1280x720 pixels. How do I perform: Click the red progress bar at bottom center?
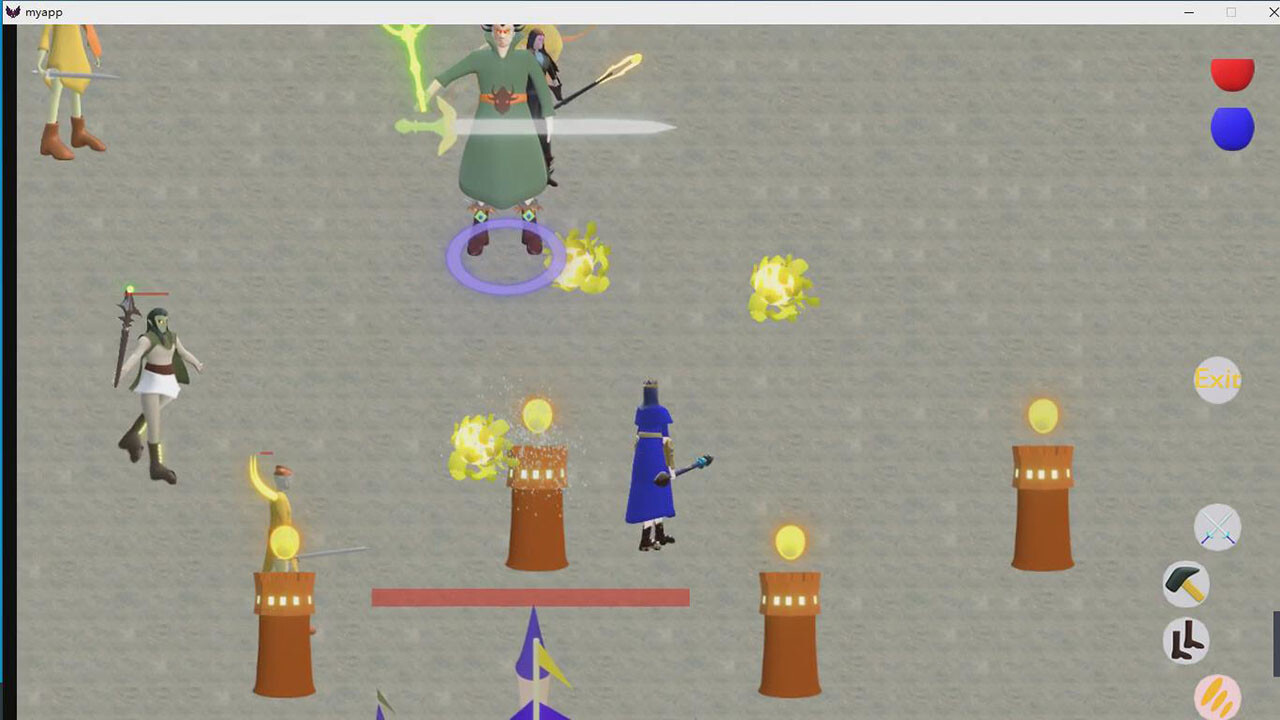pos(530,597)
